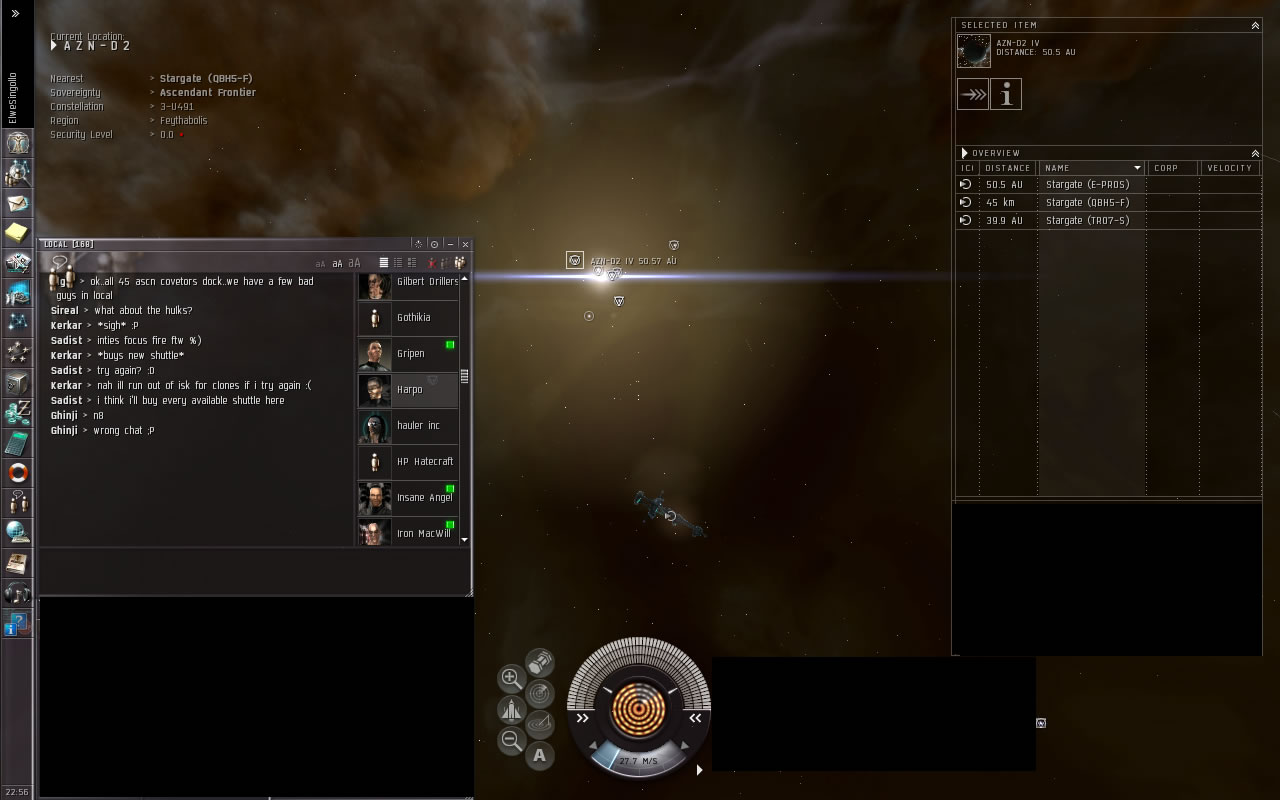Viewport: 1280px width, 800px height.
Task: Collapse the Selected Item panel
Action: [1255, 25]
